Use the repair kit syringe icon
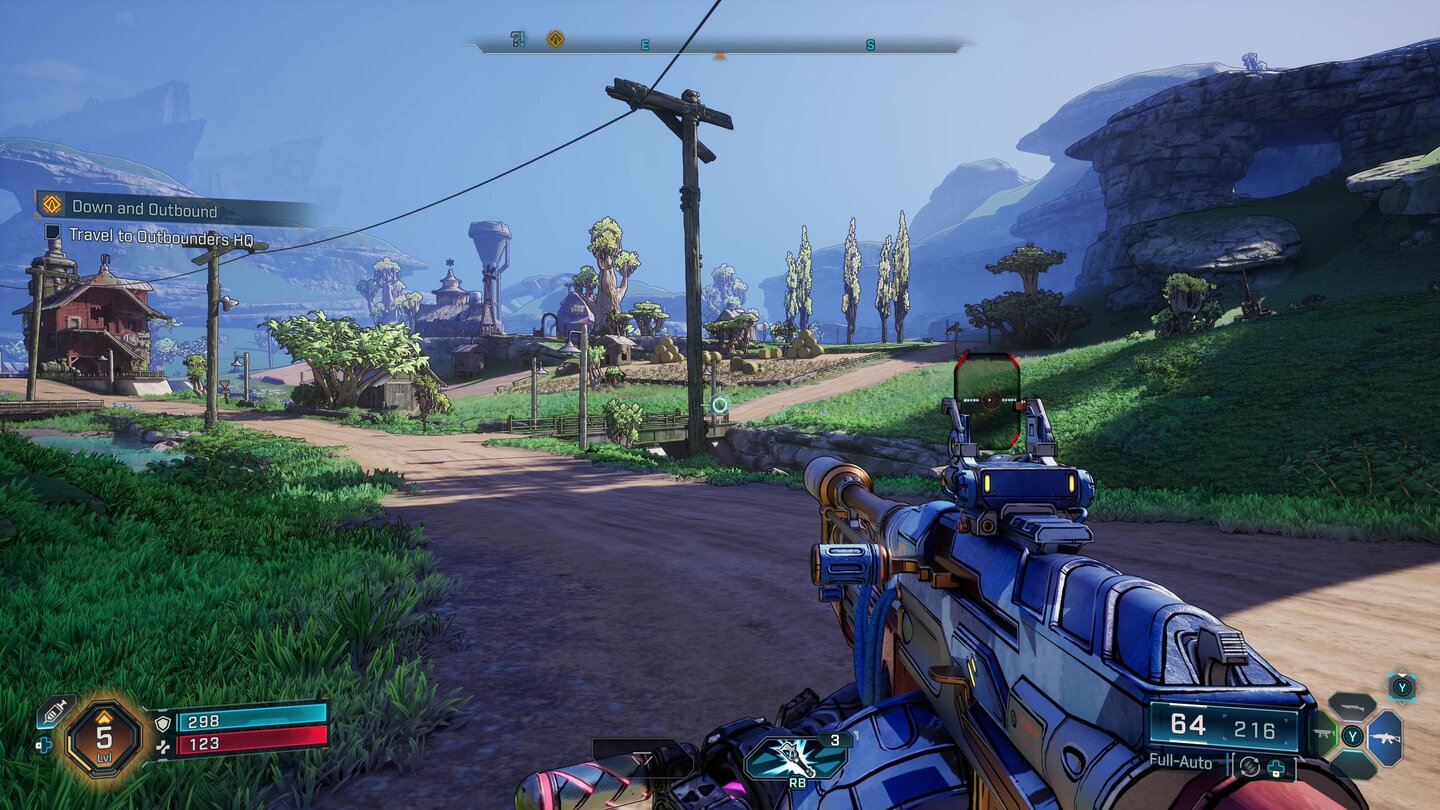Screen dimensions: 1440x810 [x=53, y=711]
